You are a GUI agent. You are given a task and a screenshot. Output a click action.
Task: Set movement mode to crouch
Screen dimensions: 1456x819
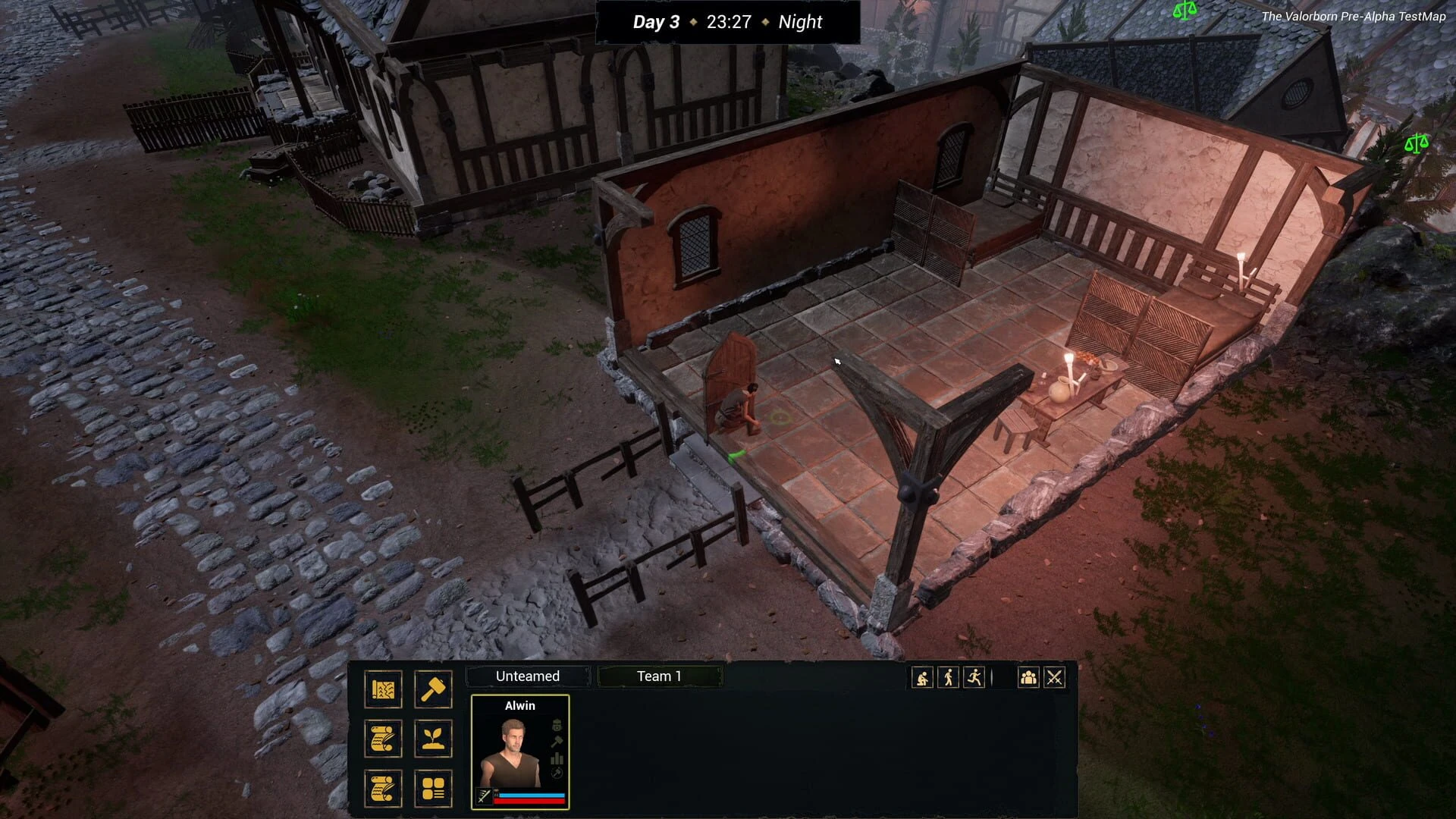[x=922, y=678]
